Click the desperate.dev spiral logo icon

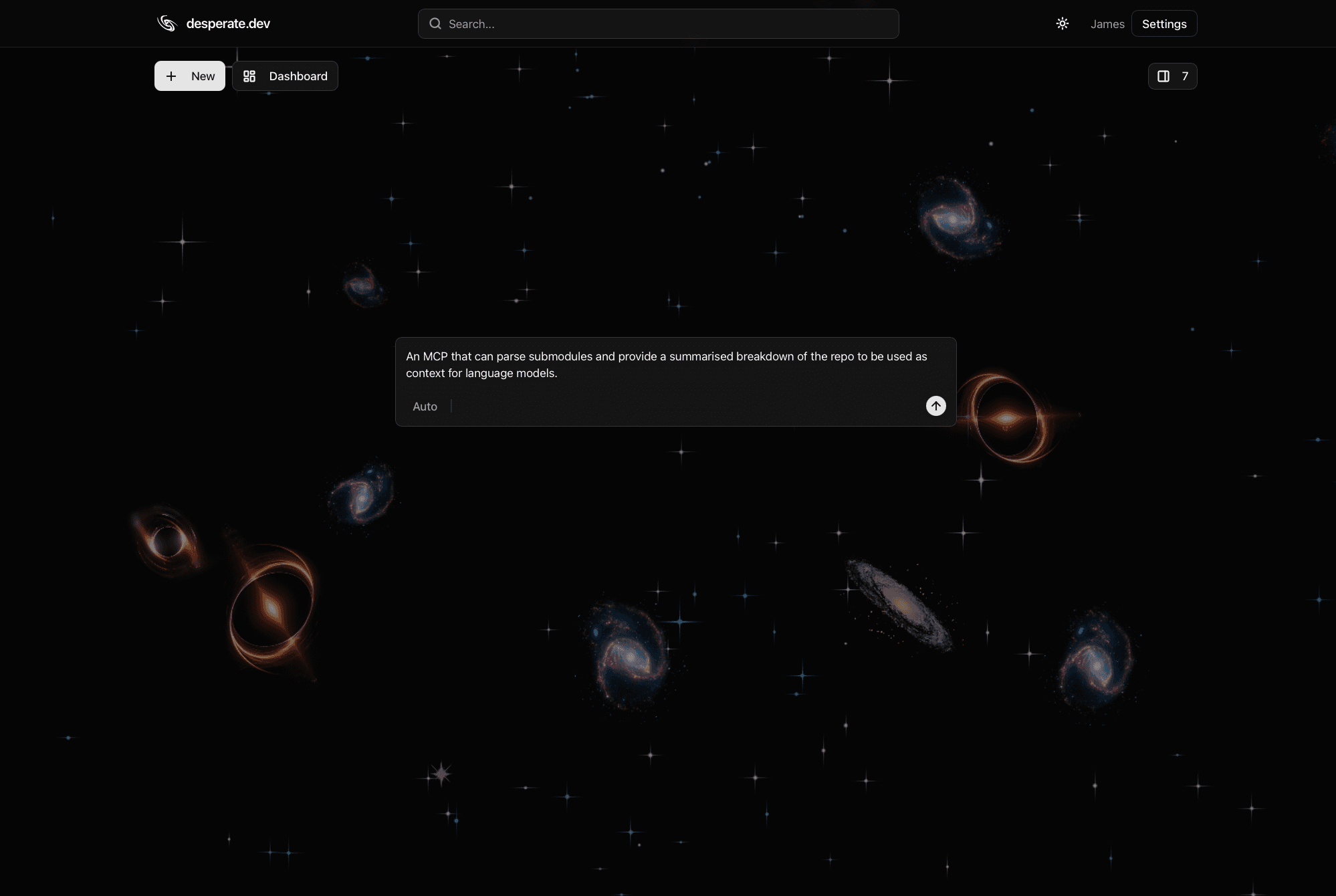pyautogui.click(x=166, y=23)
